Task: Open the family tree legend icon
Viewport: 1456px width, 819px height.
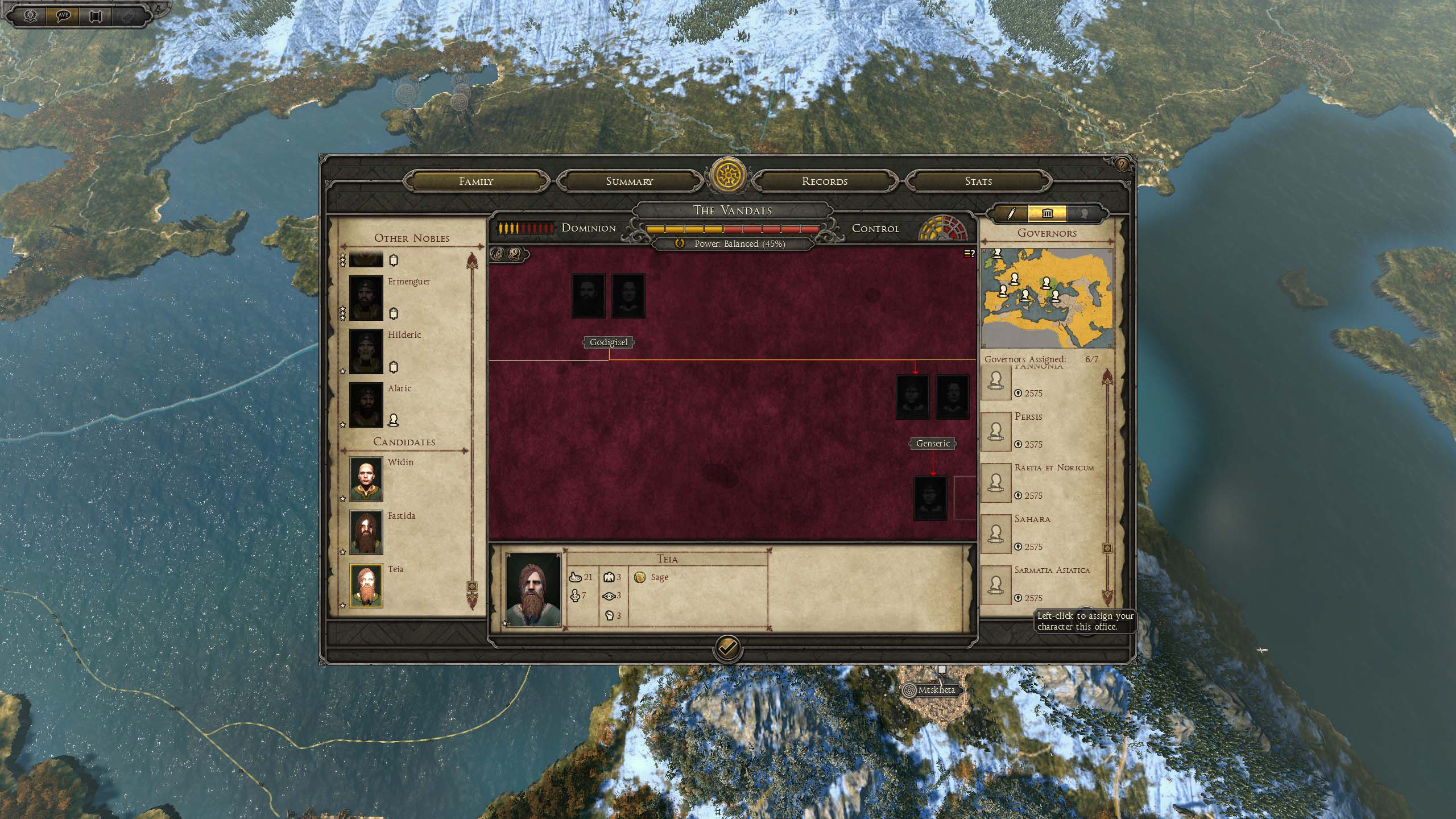Action: 969,254
